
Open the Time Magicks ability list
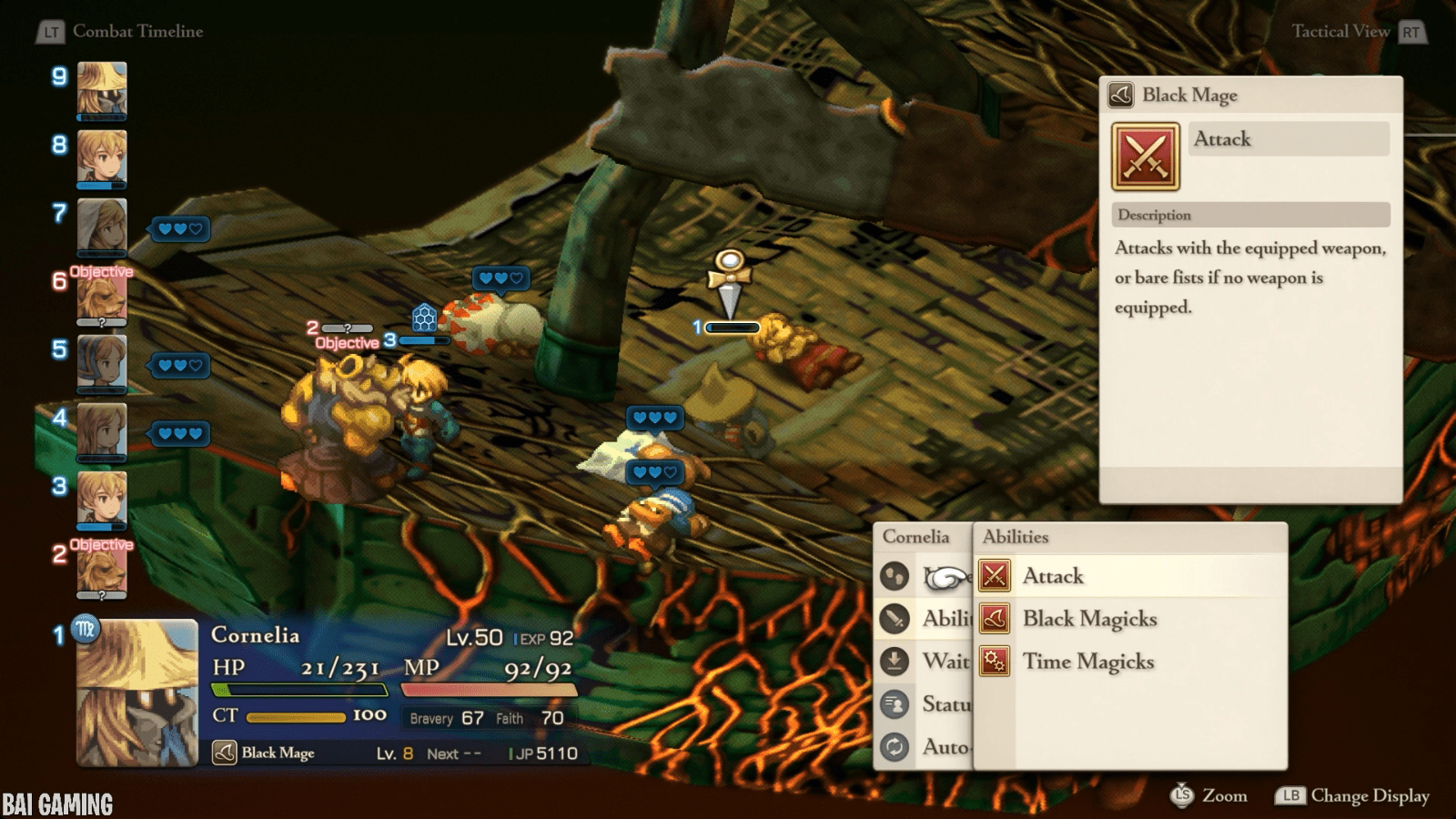(1087, 662)
